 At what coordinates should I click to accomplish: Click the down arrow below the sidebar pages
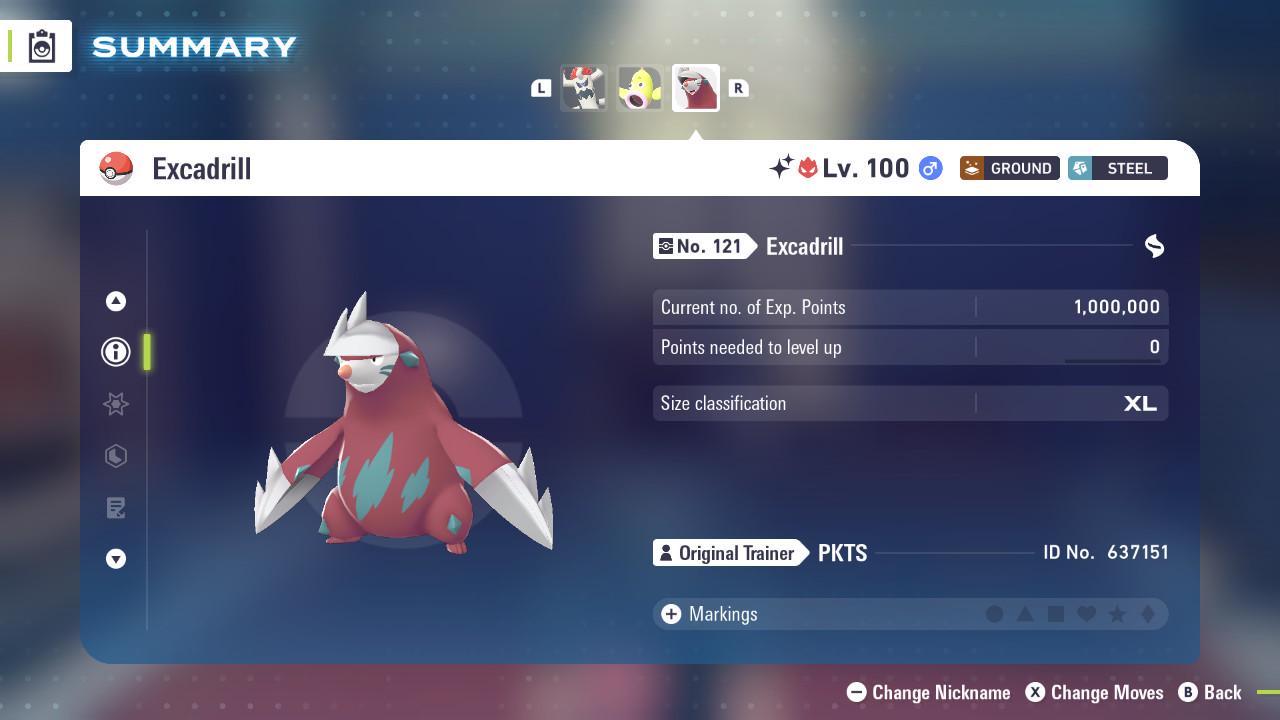click(115, 559)
